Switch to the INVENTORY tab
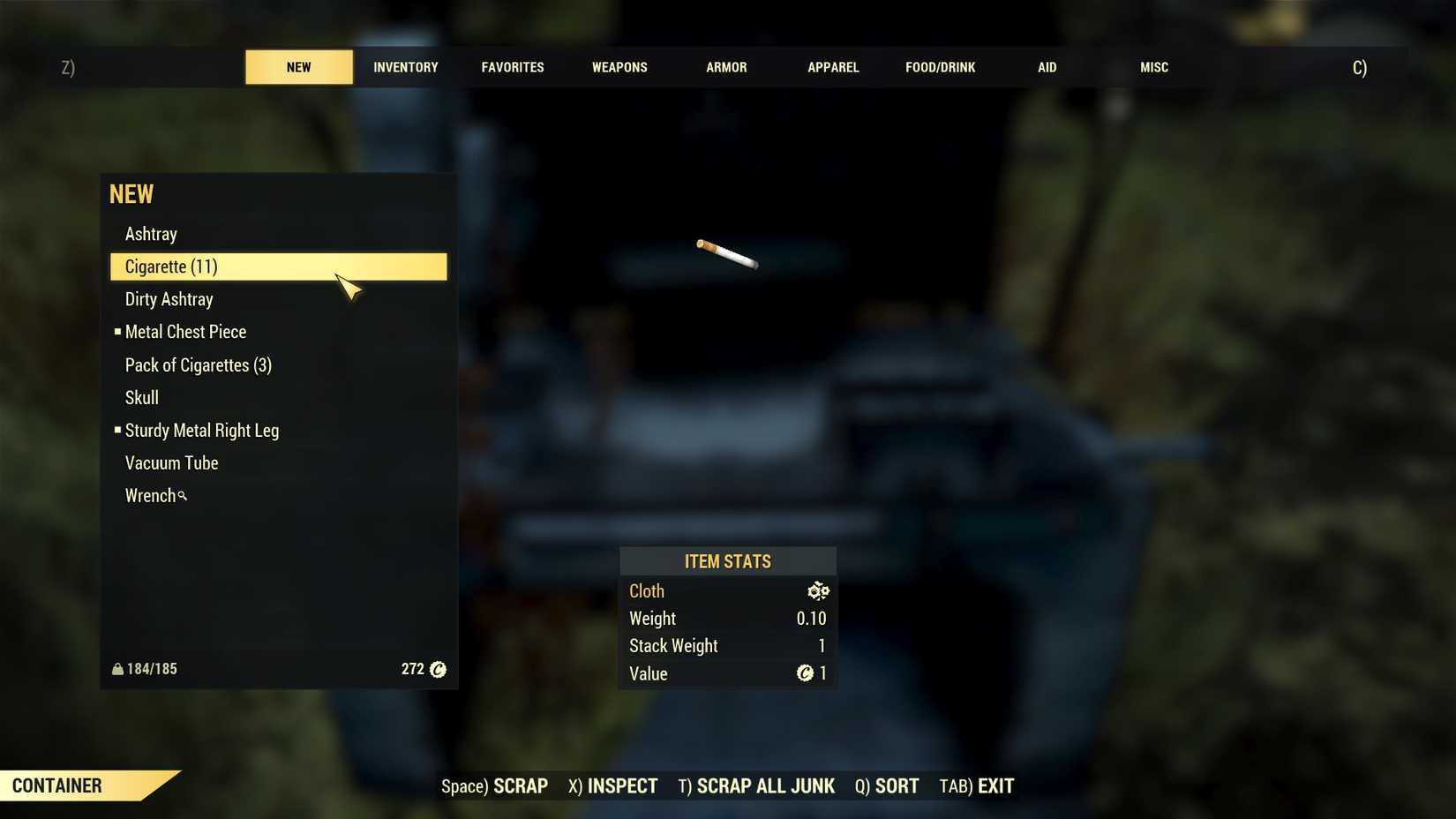 405,67
